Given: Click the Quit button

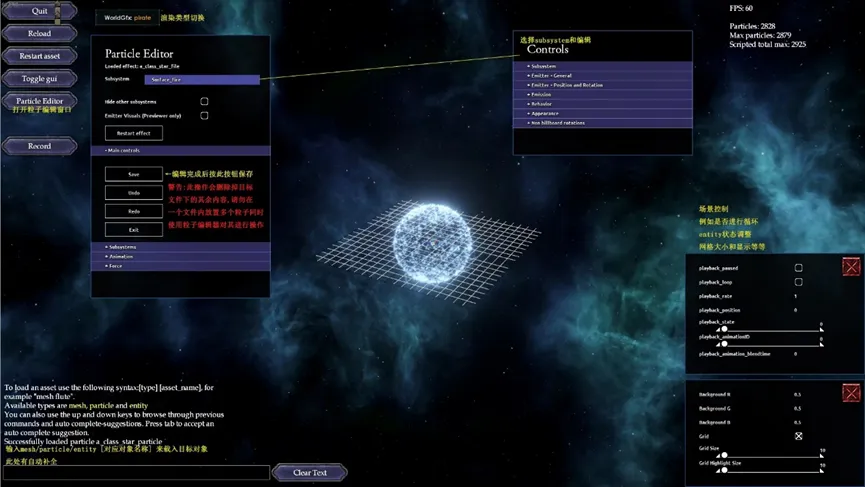Looking at the screenshot, I should (x=39, y=11).
